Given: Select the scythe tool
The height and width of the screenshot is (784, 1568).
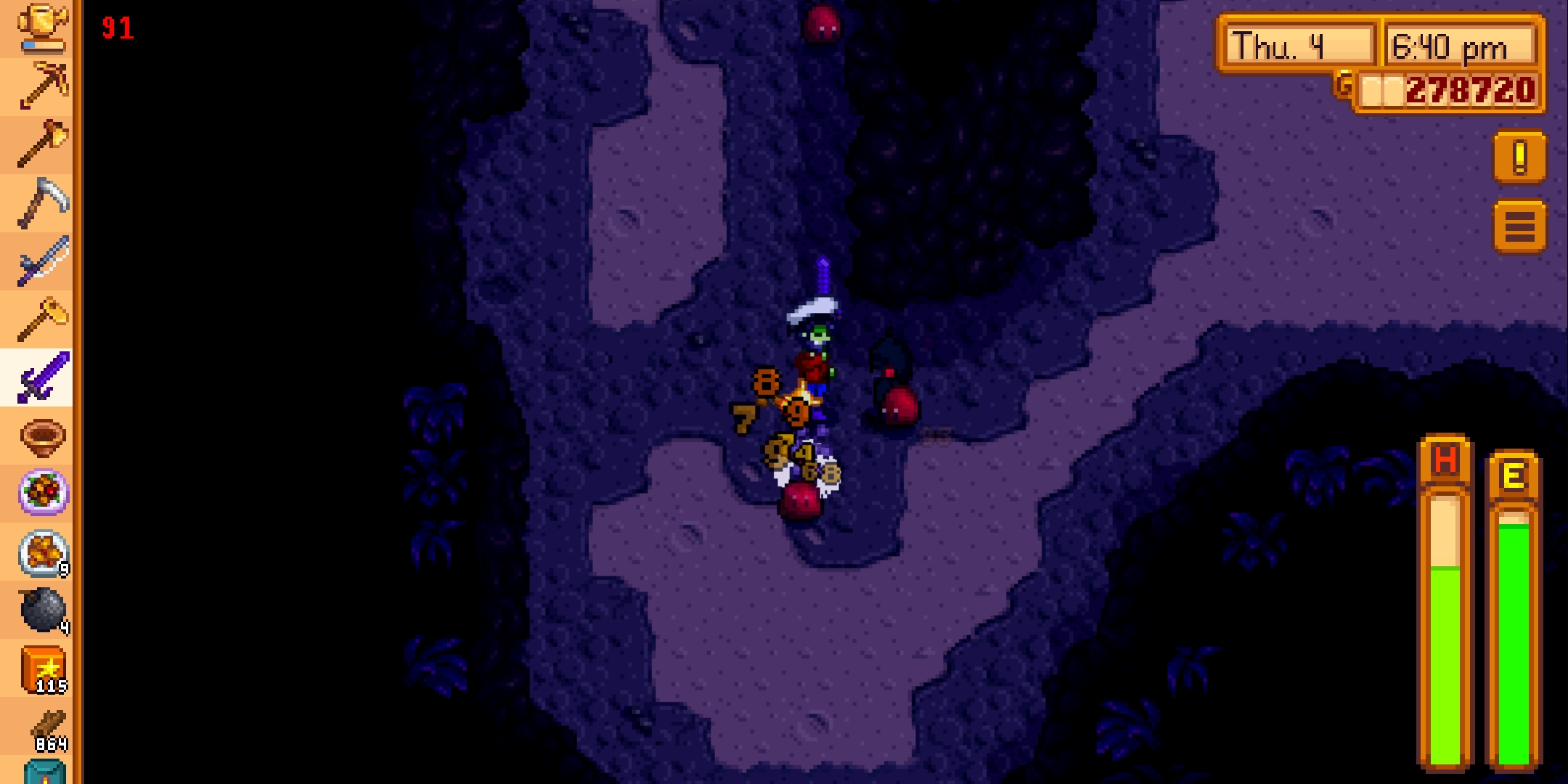Looking at the screenshot, I should pos(41,202).
